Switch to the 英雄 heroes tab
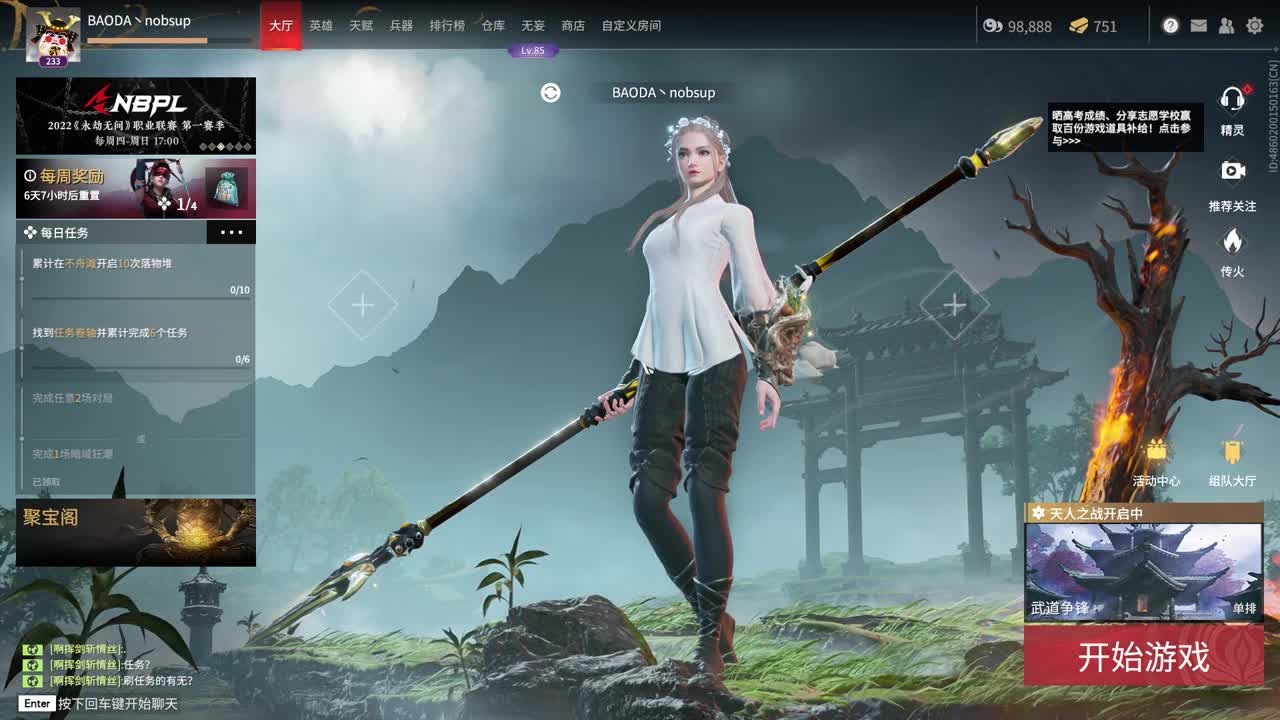The image size is (1280, 720). (x=321, y=27)
